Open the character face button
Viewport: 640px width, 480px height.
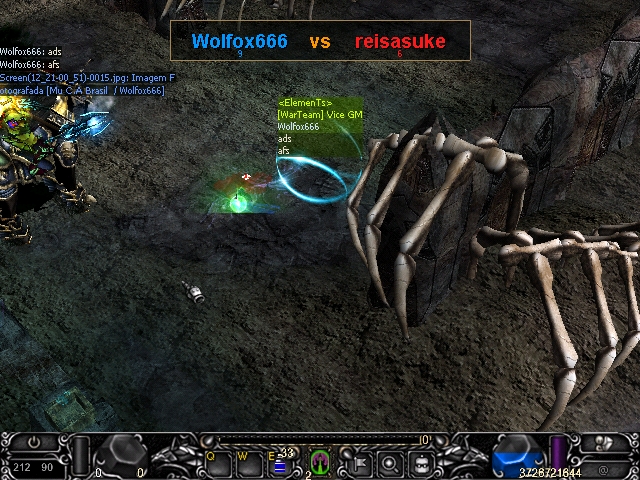[x=423, y=463]
